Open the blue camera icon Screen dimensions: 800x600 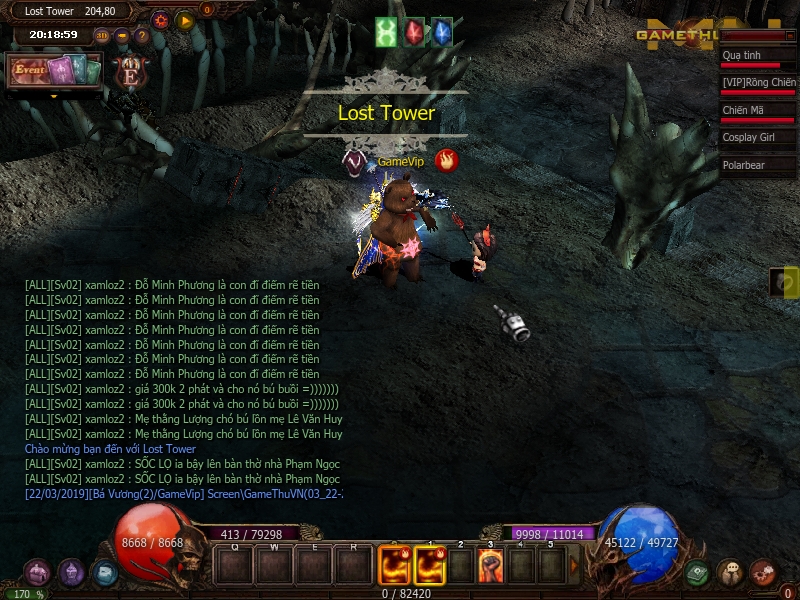pos(104,573)
